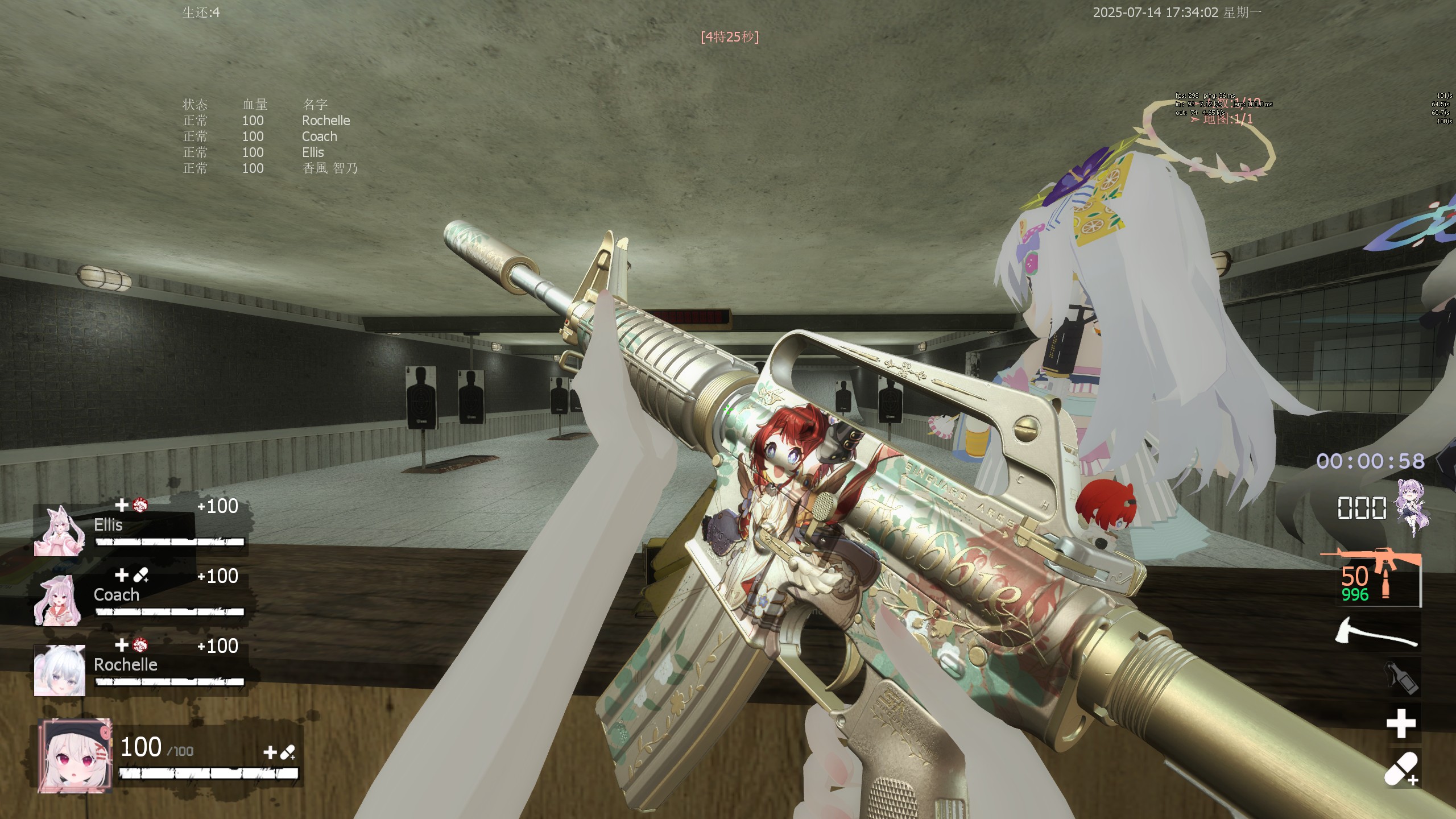The width and height of the screenshot is (1456, 819).
Task: Pick the first aid kit slot
Action: [x=1400, y=723]
